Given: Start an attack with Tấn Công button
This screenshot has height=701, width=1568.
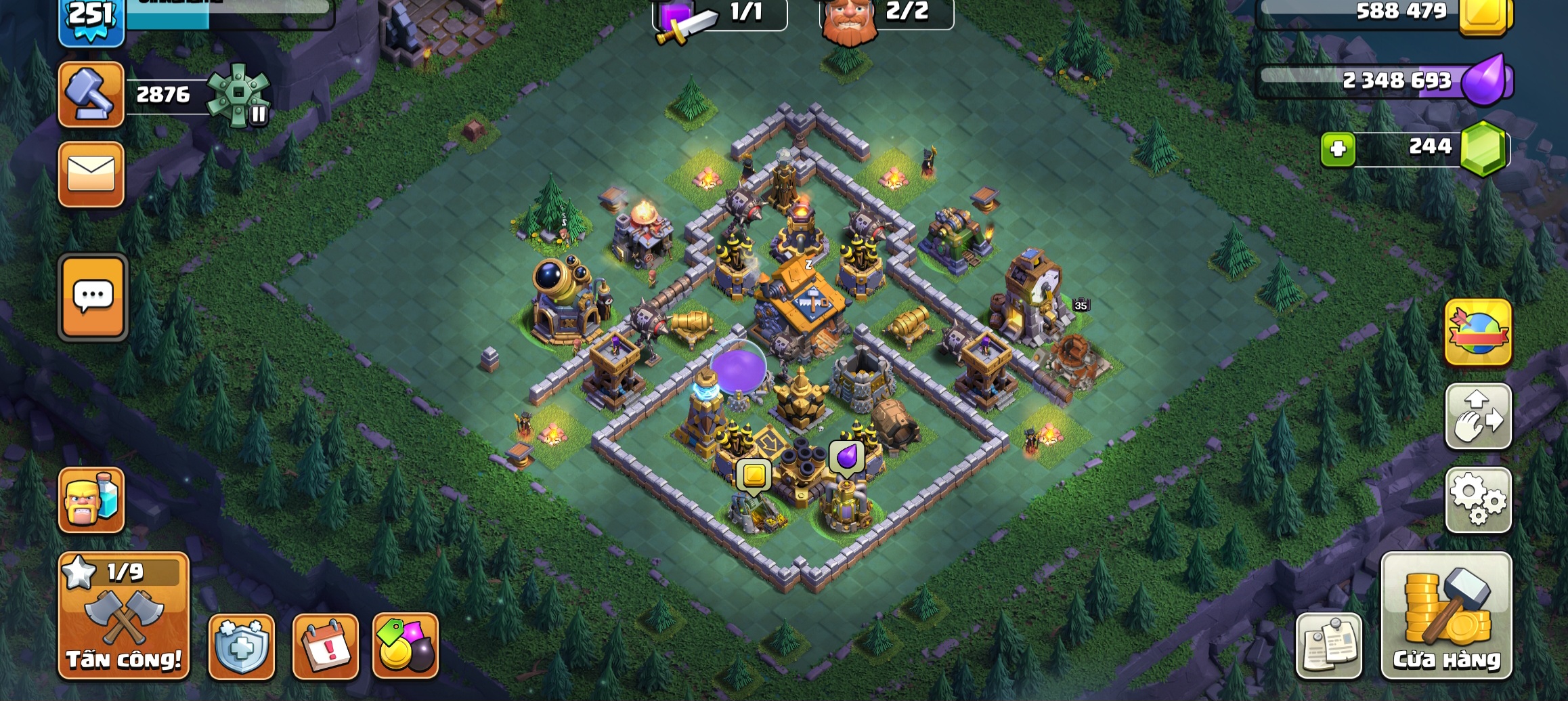Looking at the screenshot, I should click(x=124, y=615).
